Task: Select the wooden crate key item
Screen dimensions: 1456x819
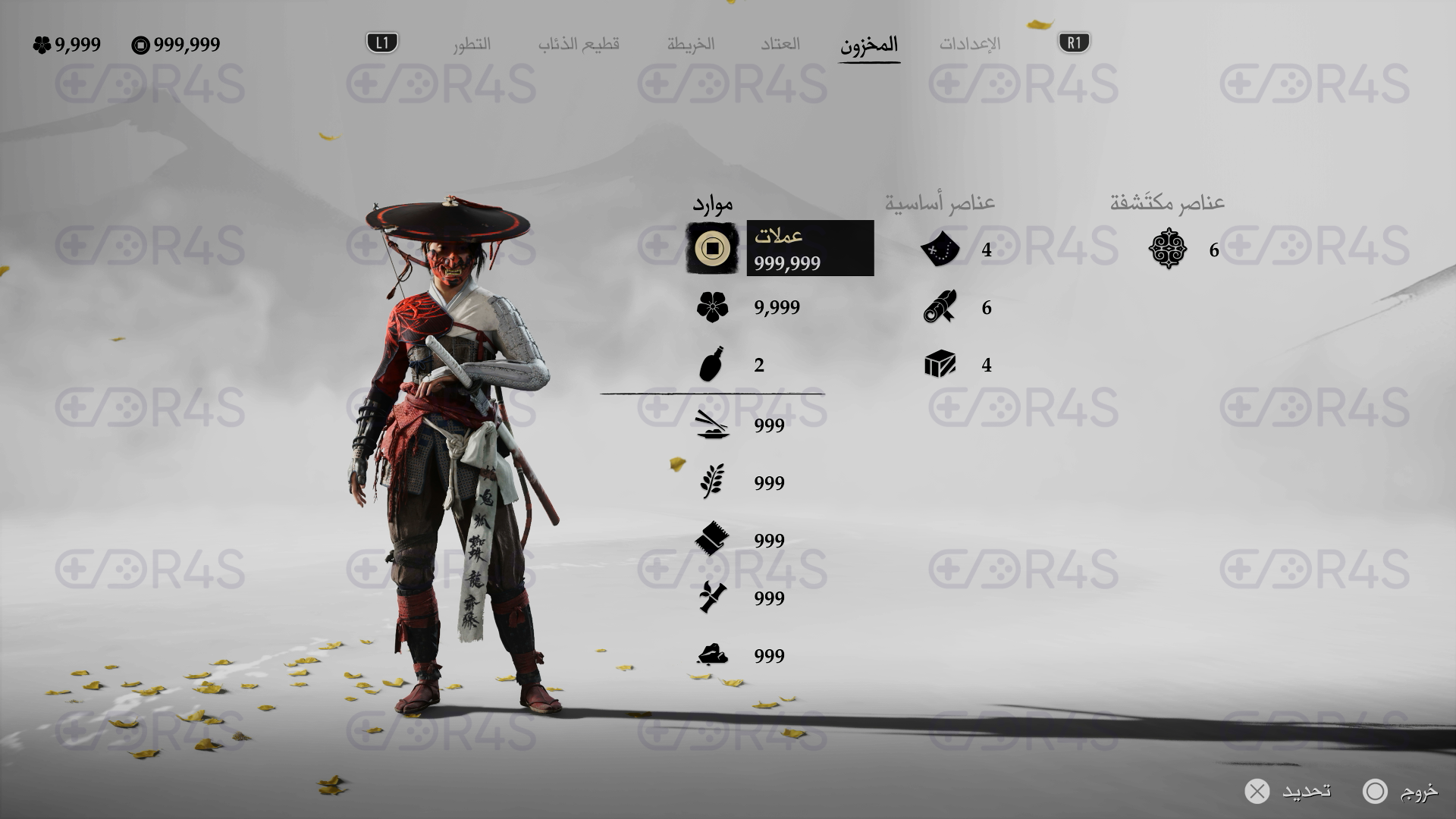Action: pyautogui.click(x=940, y=365)
